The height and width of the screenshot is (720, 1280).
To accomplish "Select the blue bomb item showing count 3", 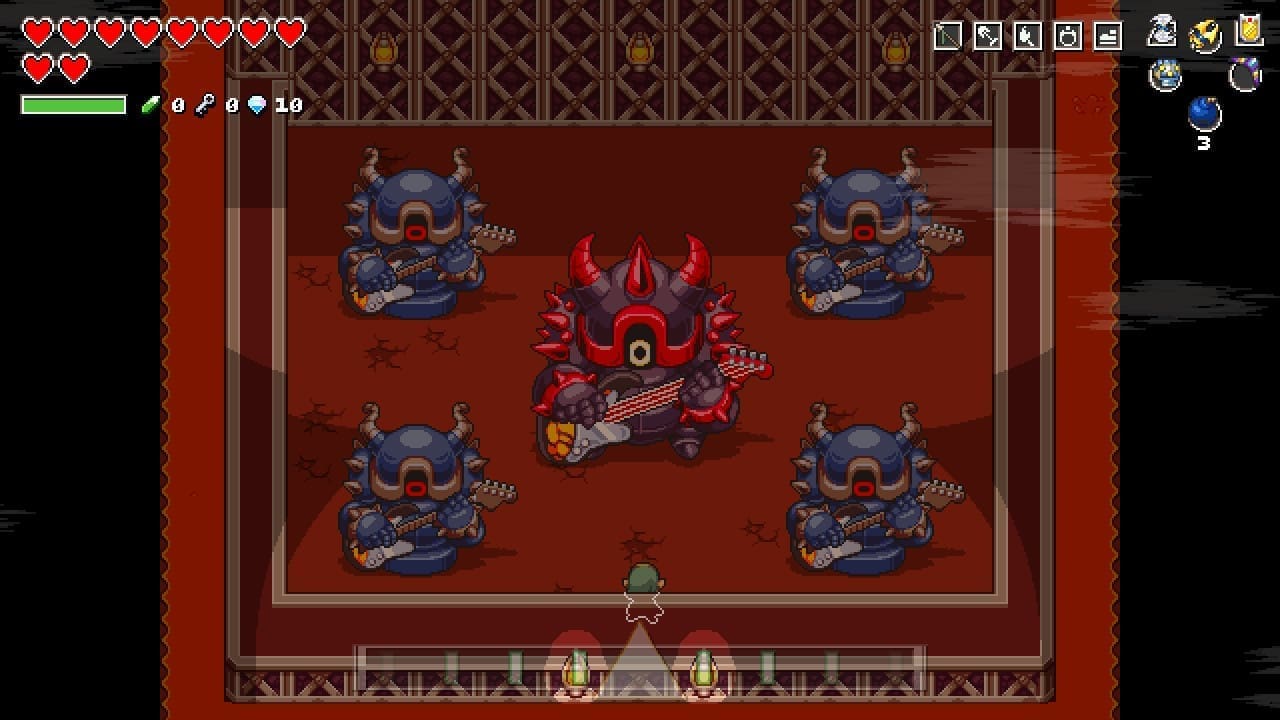I will click(x=1203, y=117).
